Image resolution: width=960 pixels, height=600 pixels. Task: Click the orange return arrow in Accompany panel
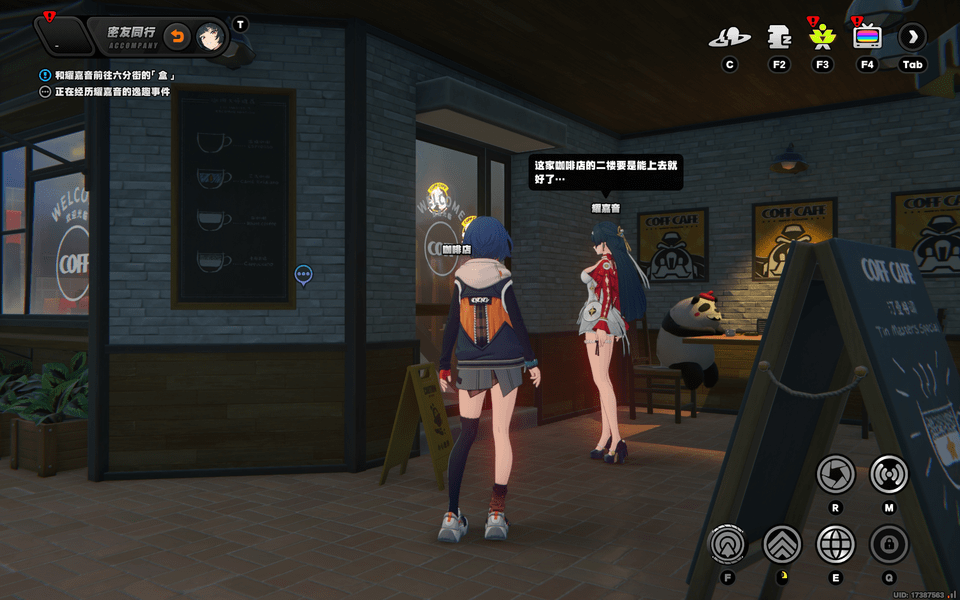pos(176,37)
